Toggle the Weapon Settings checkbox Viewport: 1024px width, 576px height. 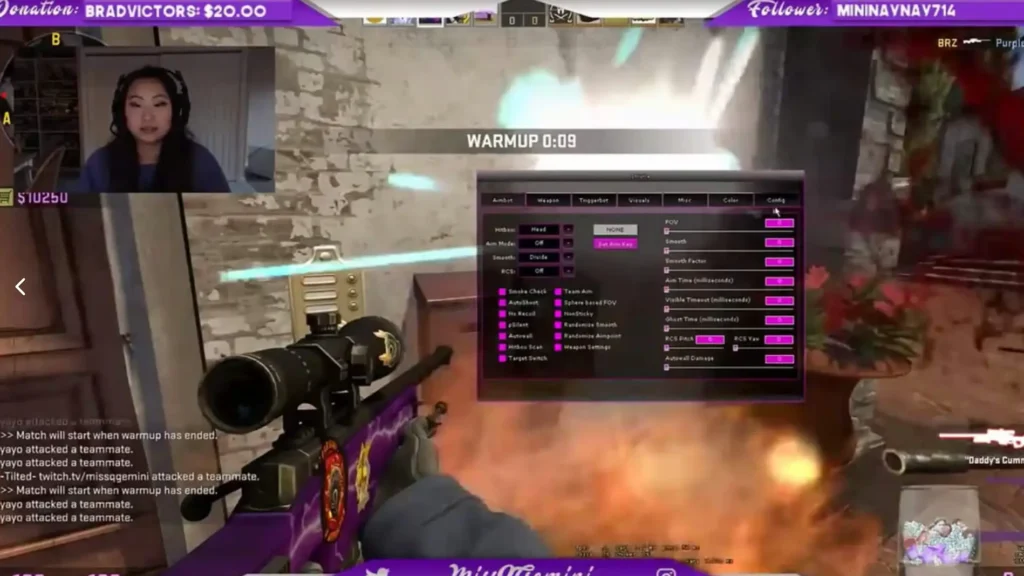tap(558, 347)
